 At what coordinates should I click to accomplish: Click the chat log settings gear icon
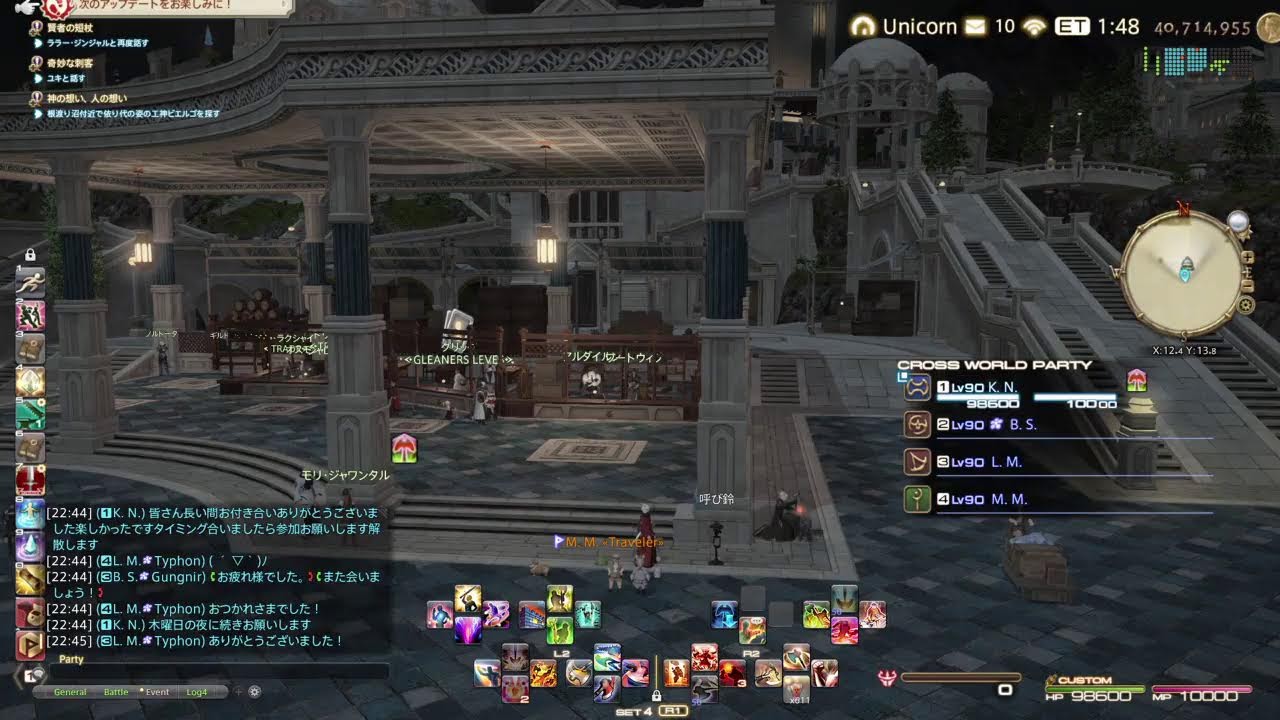point(254,691)
